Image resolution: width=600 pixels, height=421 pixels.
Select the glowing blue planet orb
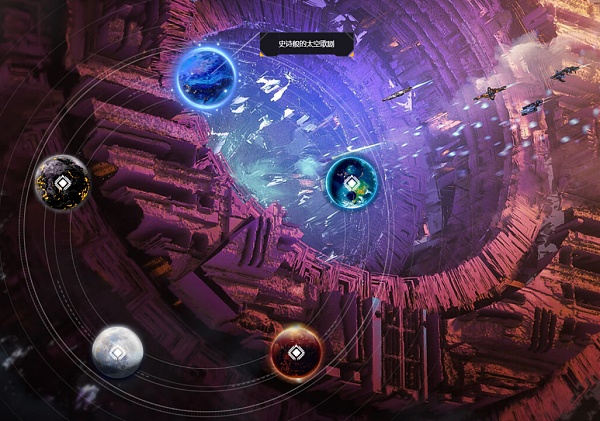click(x=206, y=76)
